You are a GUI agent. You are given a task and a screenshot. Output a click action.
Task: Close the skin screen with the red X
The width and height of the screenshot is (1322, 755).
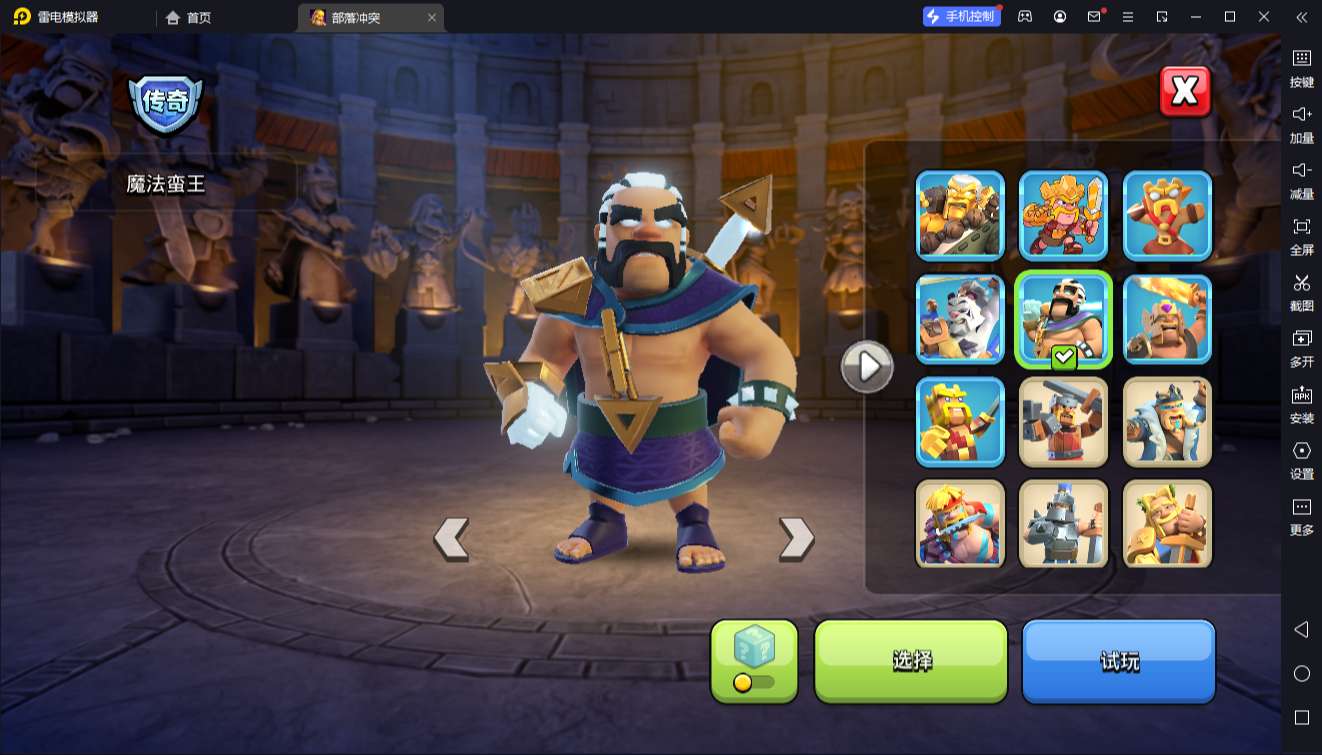pyautogui.click(x=1185, y=92)
